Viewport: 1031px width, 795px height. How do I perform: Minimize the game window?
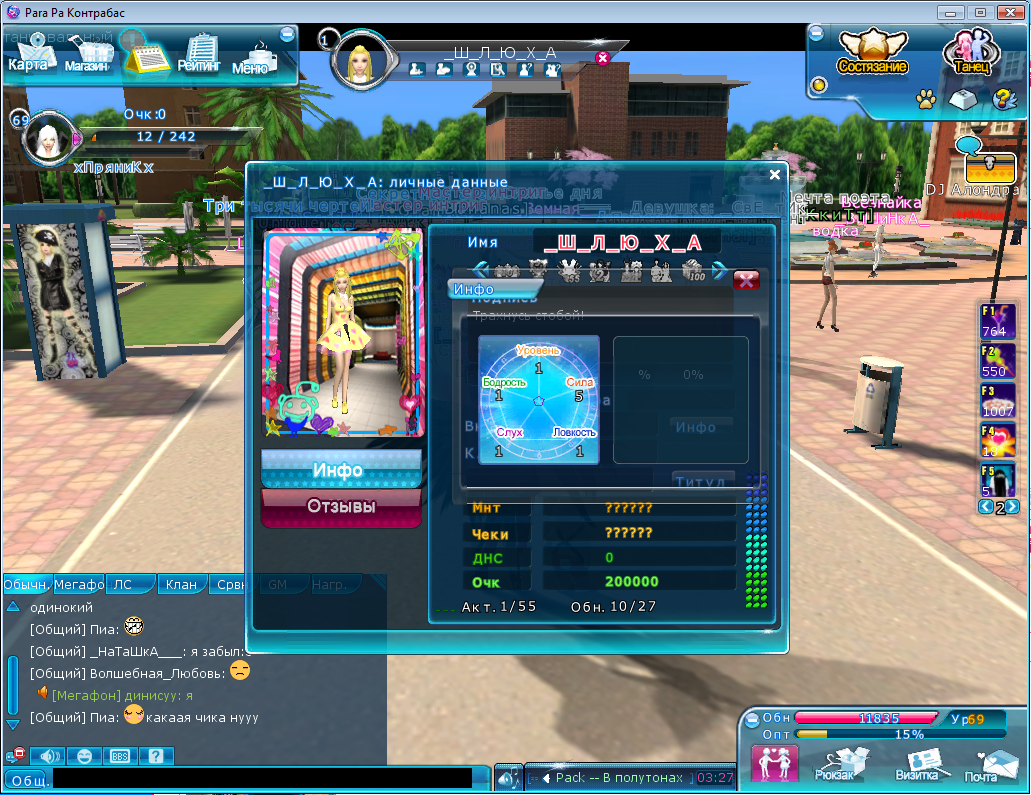tap(951, 12)
